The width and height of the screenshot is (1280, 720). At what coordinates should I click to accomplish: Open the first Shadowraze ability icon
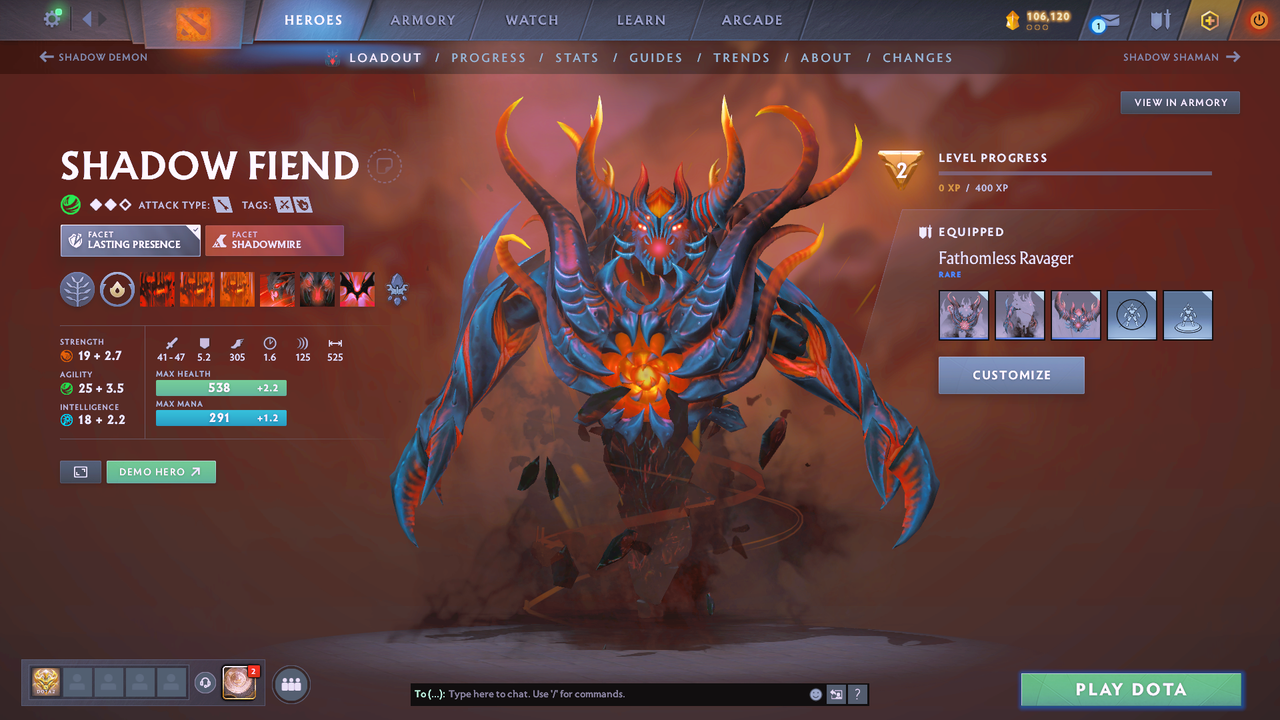157,289
